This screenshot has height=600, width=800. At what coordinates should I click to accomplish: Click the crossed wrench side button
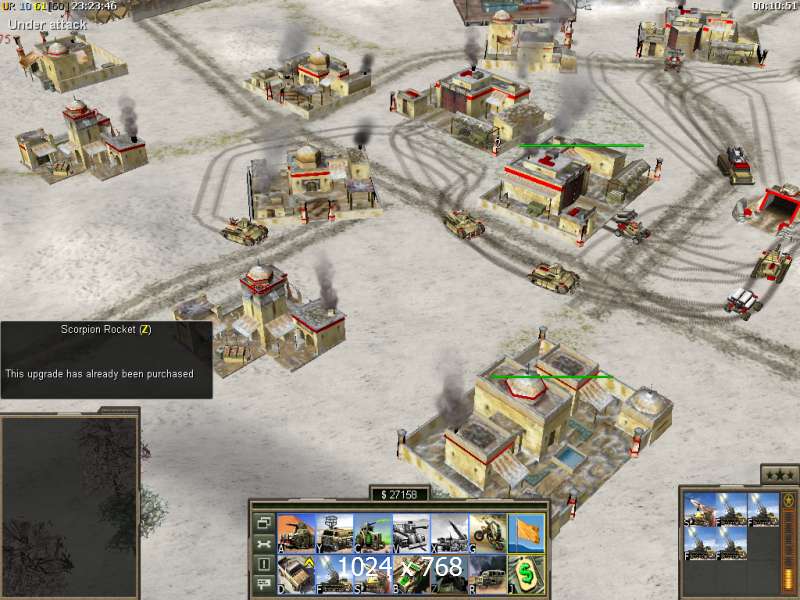pos(264,543)
